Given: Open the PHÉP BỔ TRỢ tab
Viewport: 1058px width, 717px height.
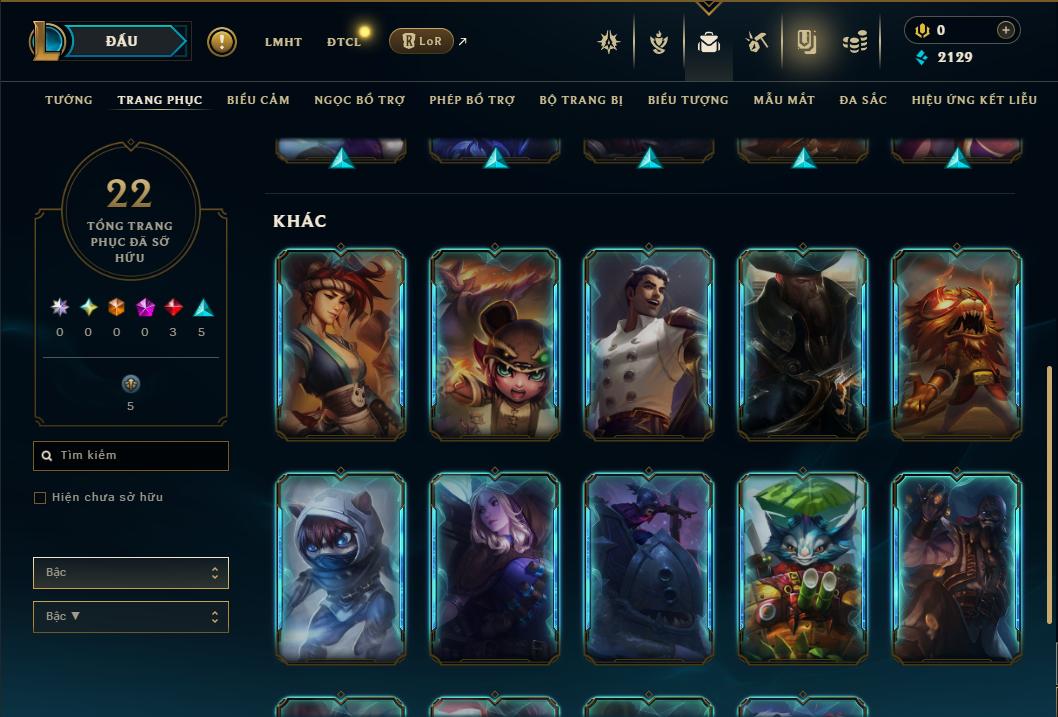Looking at the screenshot, I should coord(472,100).
